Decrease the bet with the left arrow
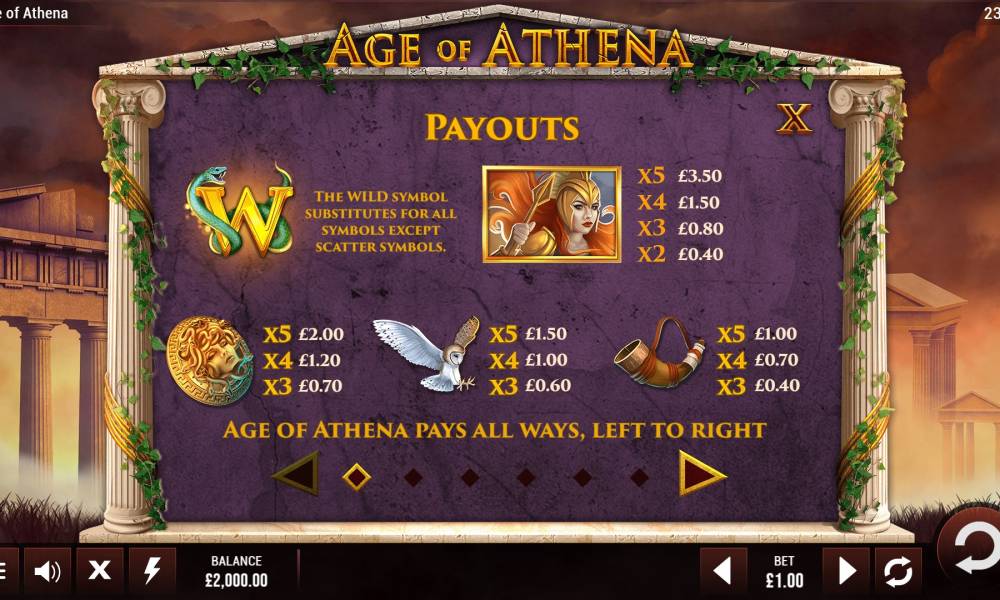Screen dimensions: 1000x600 coord(722,571)
